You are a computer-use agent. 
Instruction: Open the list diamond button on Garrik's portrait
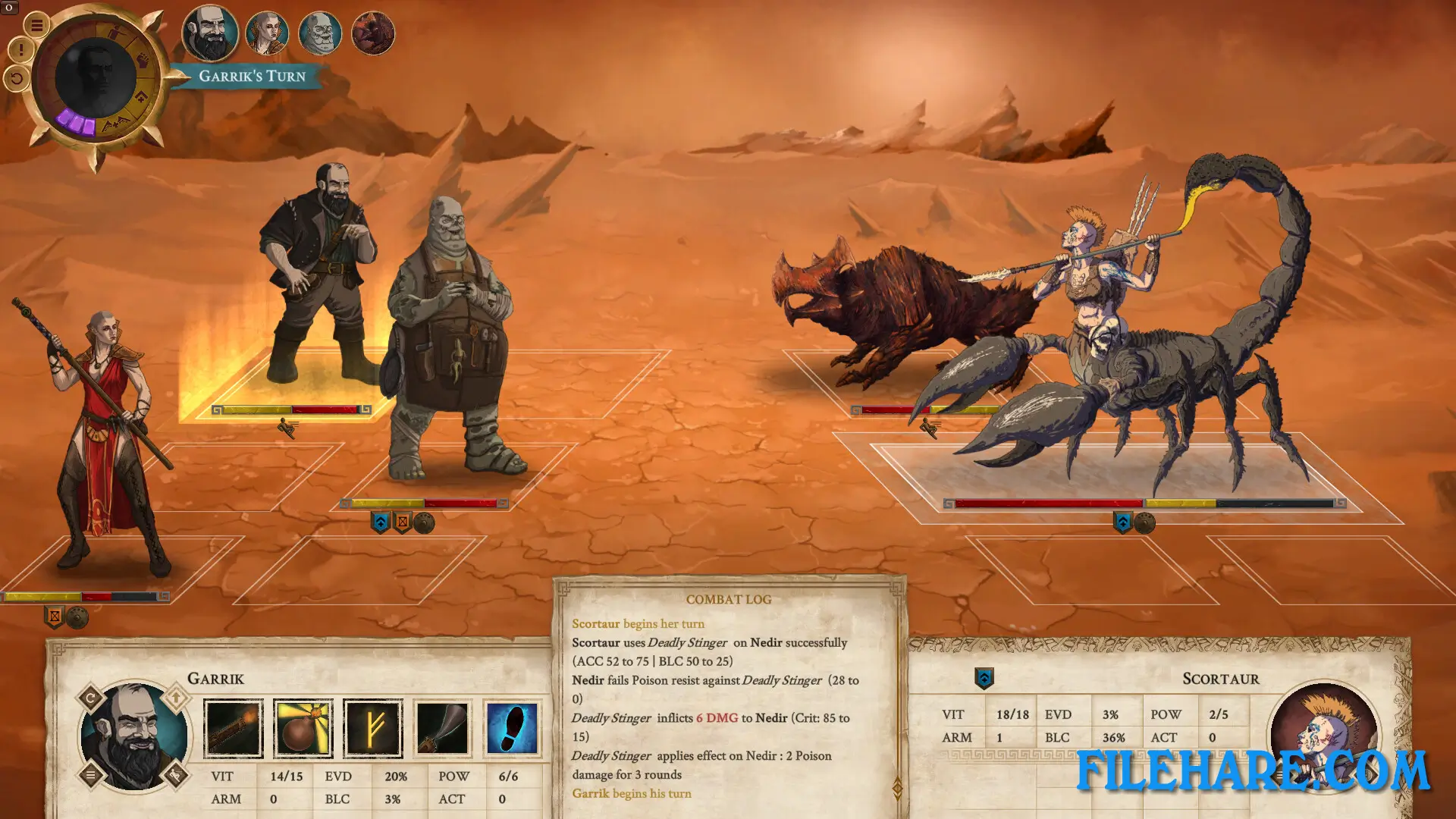point(91,775)
